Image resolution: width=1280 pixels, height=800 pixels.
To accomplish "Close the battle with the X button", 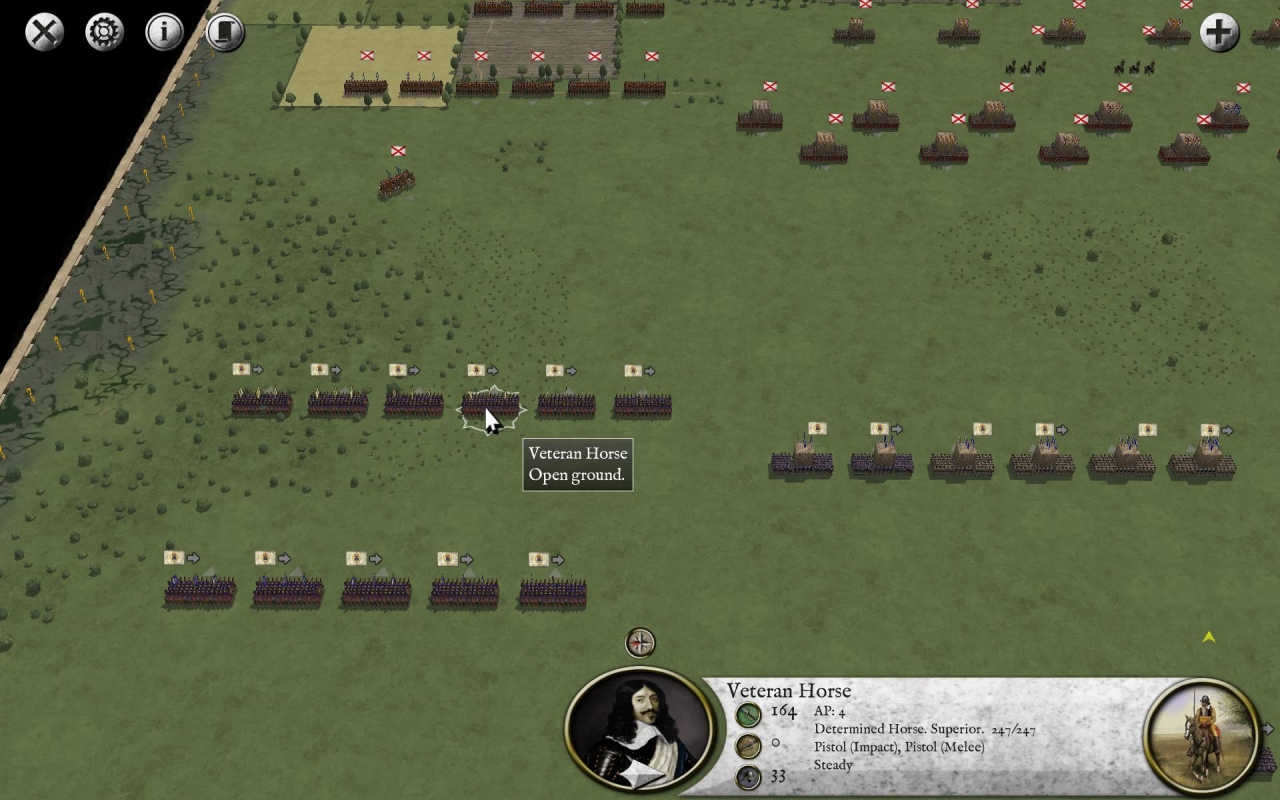I will [44, 32].
